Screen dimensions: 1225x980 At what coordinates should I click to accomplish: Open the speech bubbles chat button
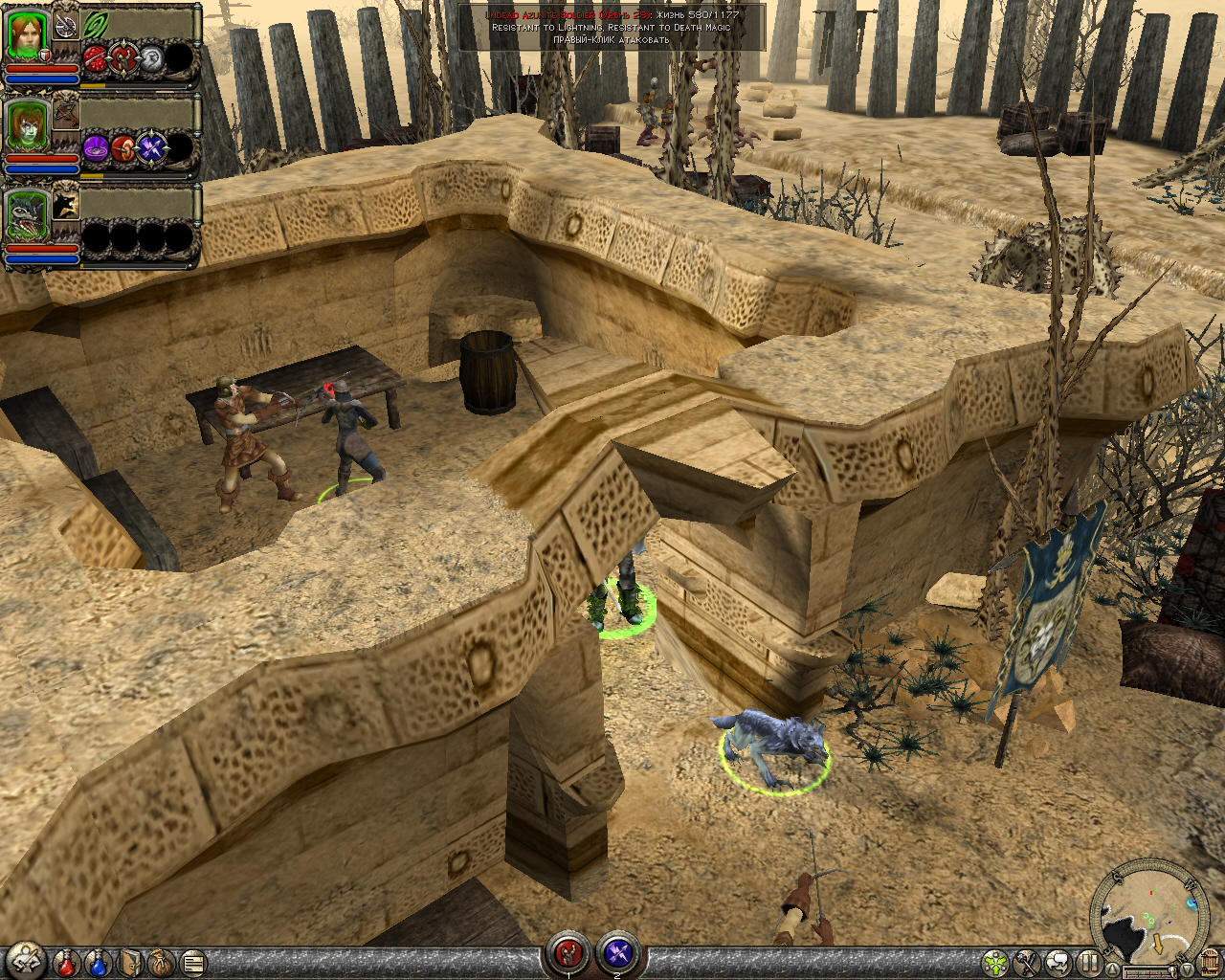[x=1058, y=963]
